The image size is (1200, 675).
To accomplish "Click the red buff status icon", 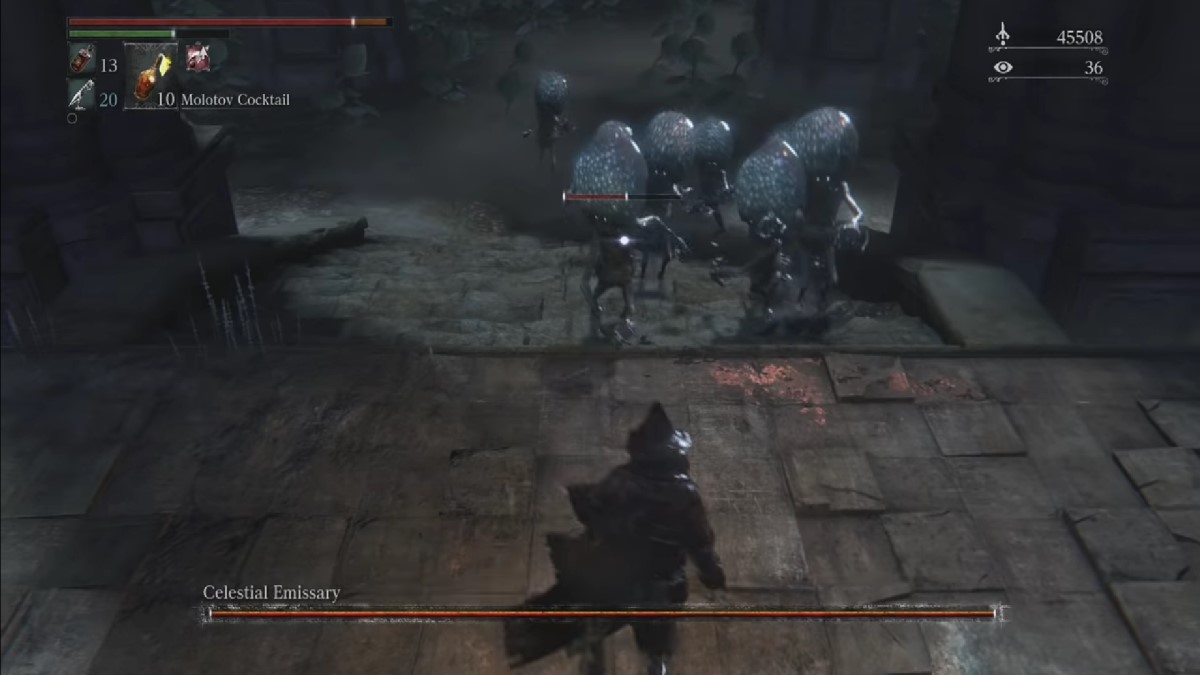I will 198,60.
